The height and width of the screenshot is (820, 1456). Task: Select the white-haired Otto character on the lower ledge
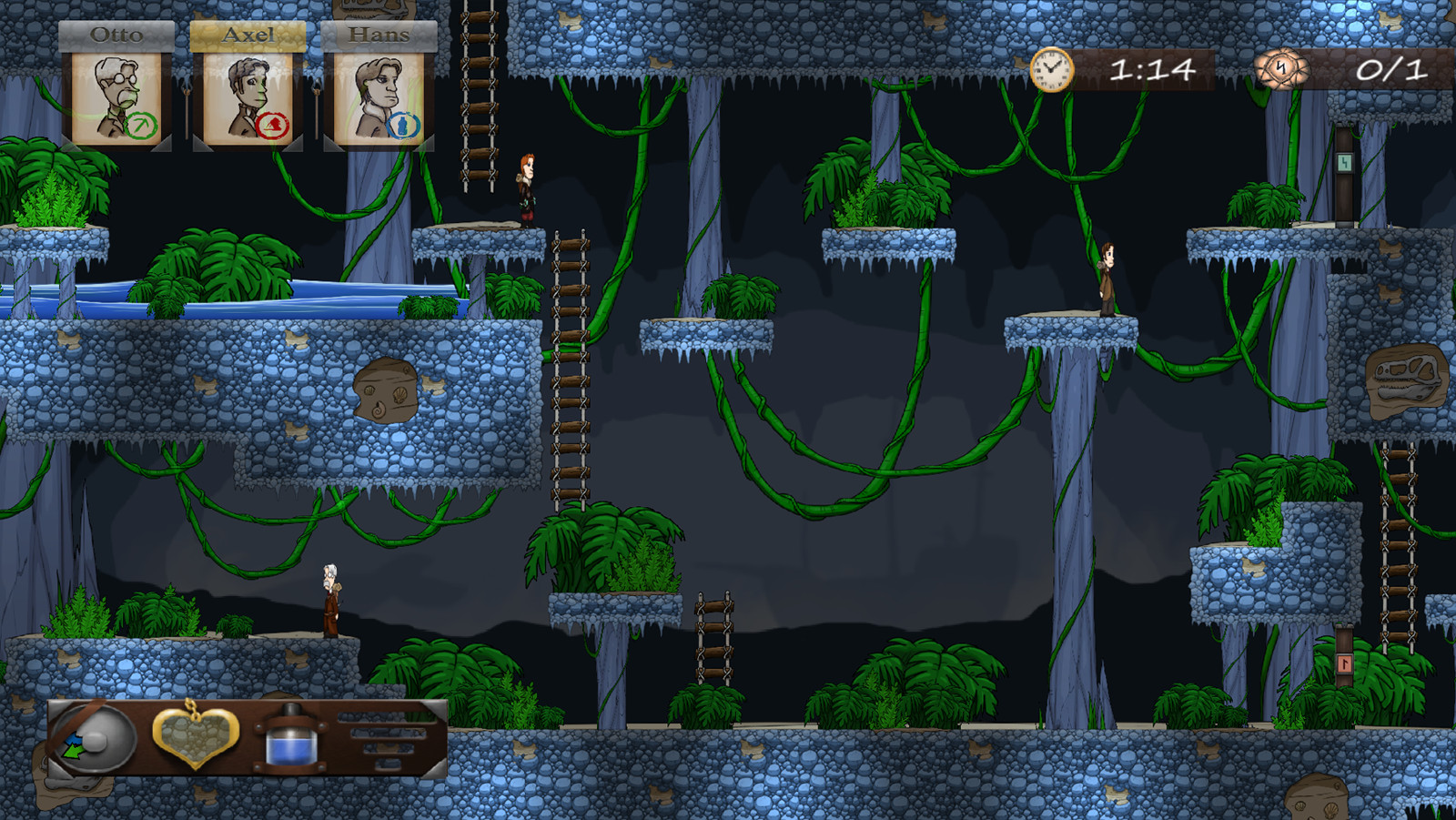click(330, 601)
